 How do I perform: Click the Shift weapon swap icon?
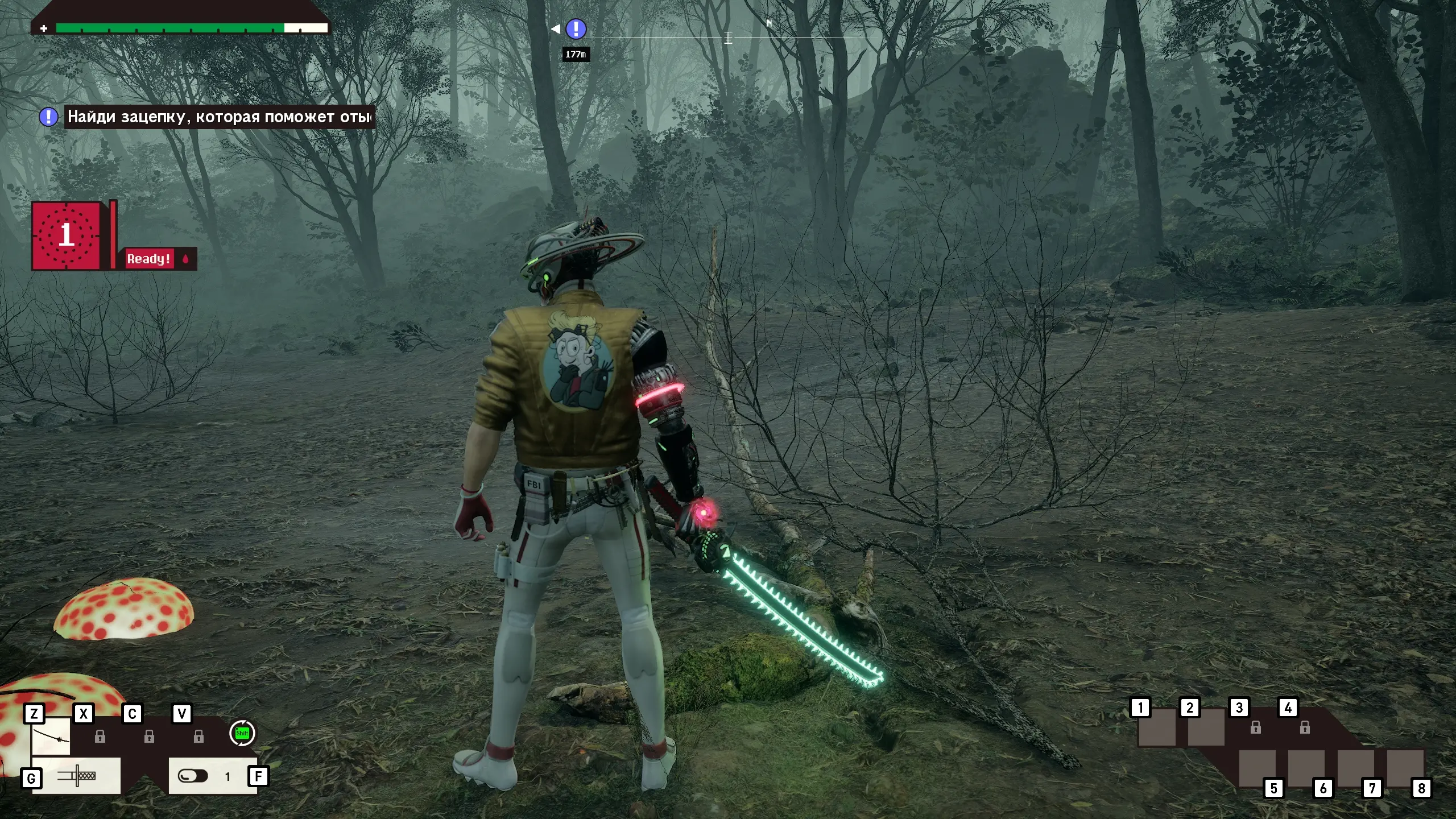point(242,733)
